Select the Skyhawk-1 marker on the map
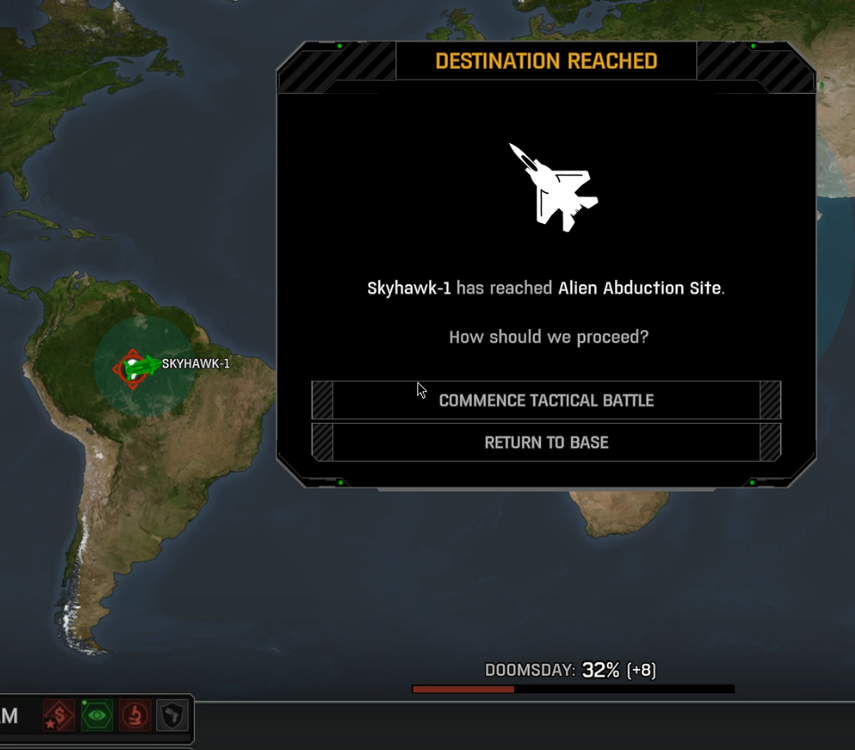Viewport: 855px width, 750px height. pyautogui.click(x=136, y=366)
